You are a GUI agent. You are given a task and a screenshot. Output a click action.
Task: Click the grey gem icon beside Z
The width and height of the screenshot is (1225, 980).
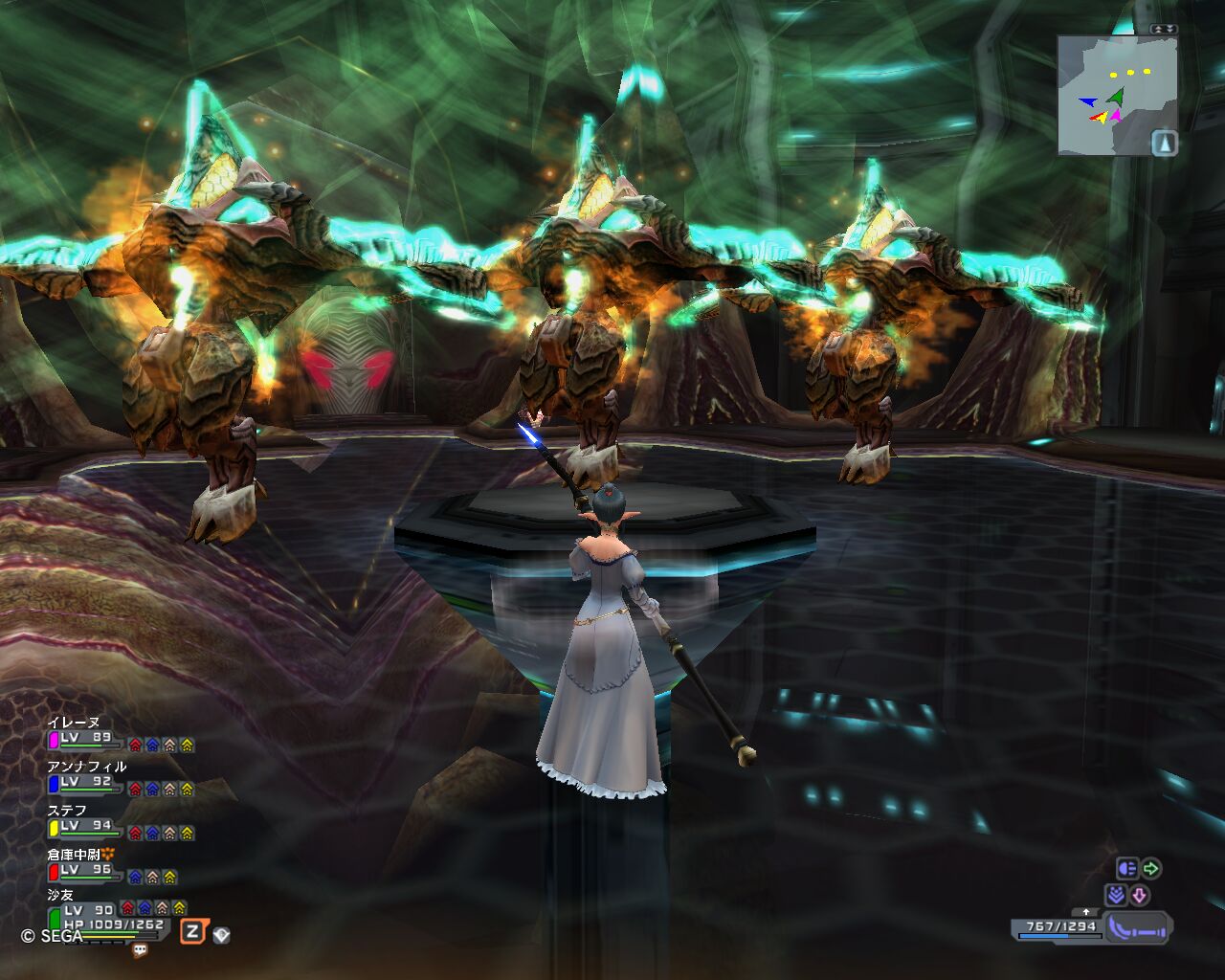221,935
